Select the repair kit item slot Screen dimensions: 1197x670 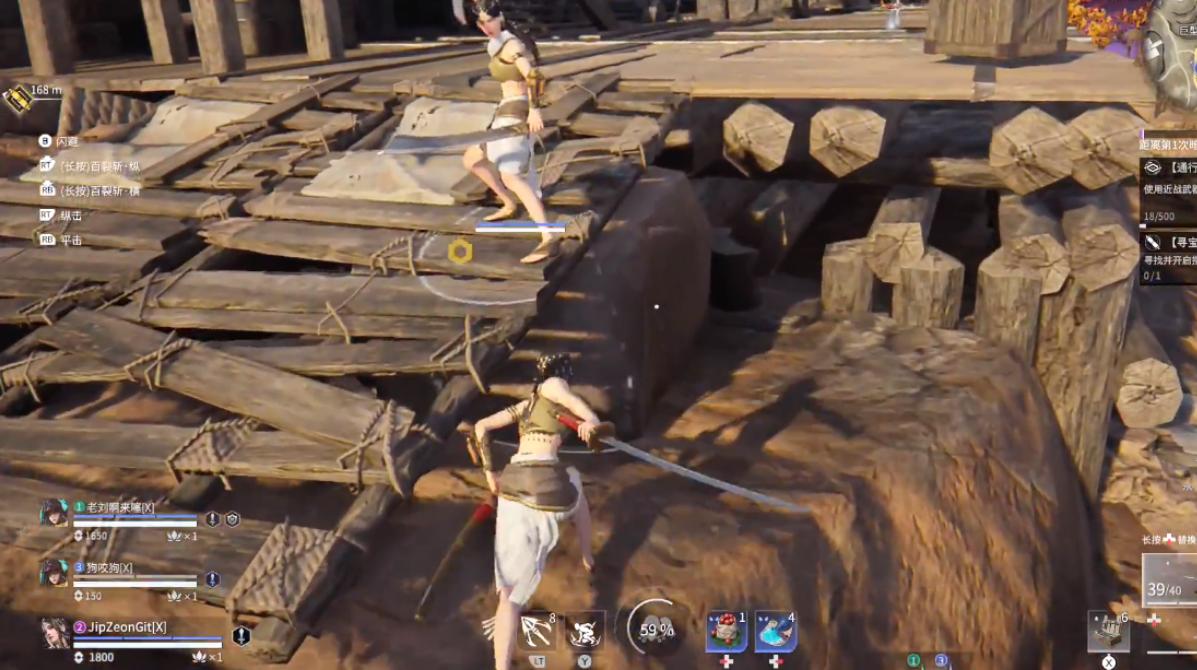click(1108, 632)
